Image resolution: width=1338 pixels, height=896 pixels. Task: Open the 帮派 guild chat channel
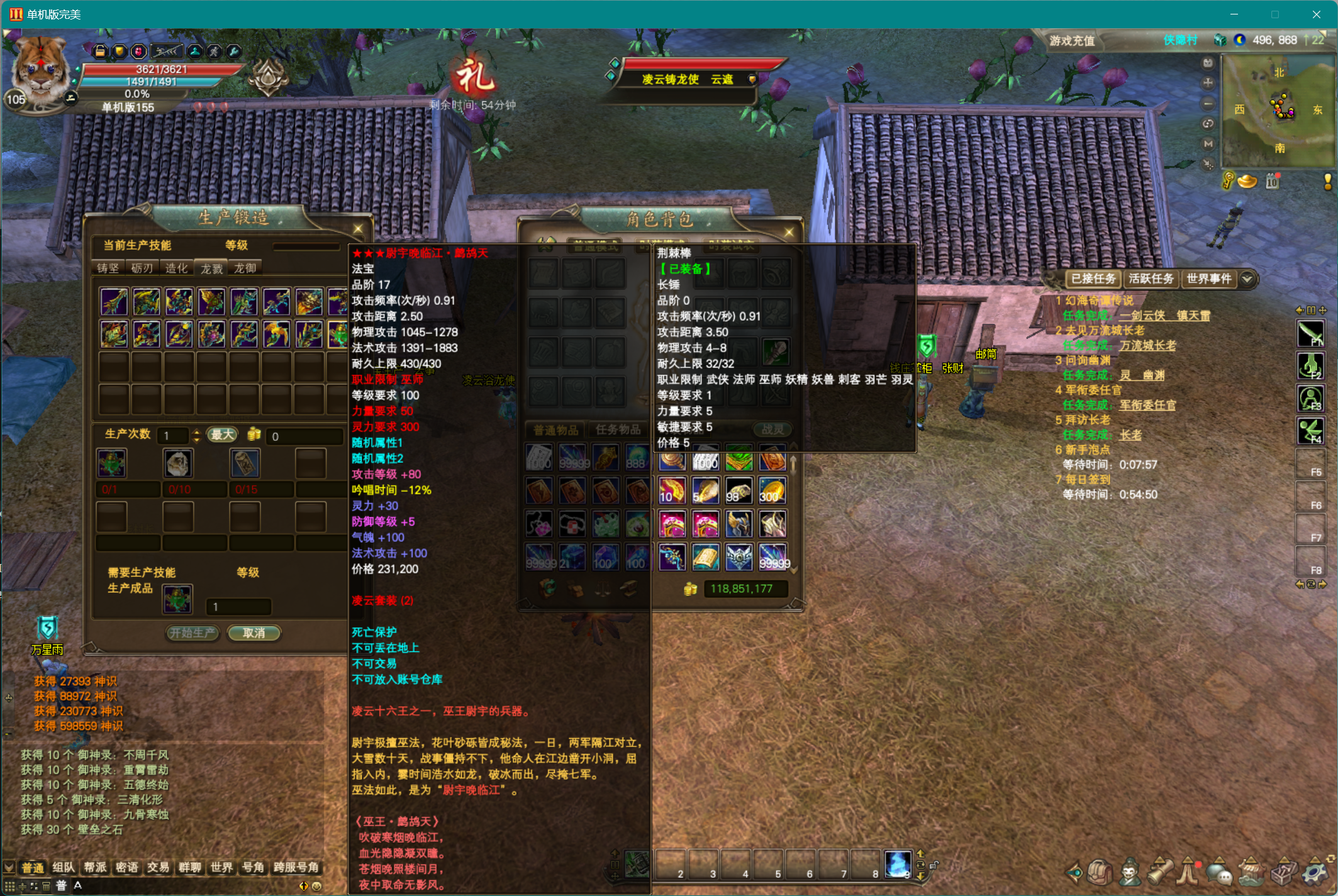click(x=95, y=868)
